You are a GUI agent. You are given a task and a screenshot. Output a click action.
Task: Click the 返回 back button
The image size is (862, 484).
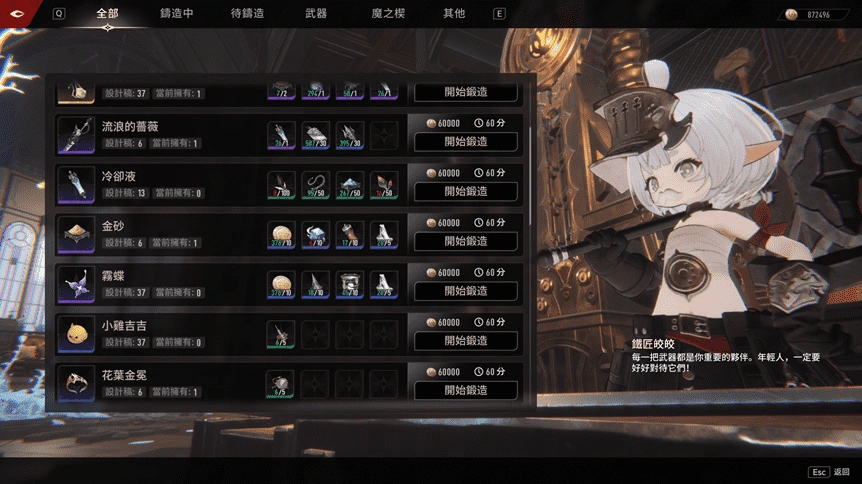tap(830, 471)
